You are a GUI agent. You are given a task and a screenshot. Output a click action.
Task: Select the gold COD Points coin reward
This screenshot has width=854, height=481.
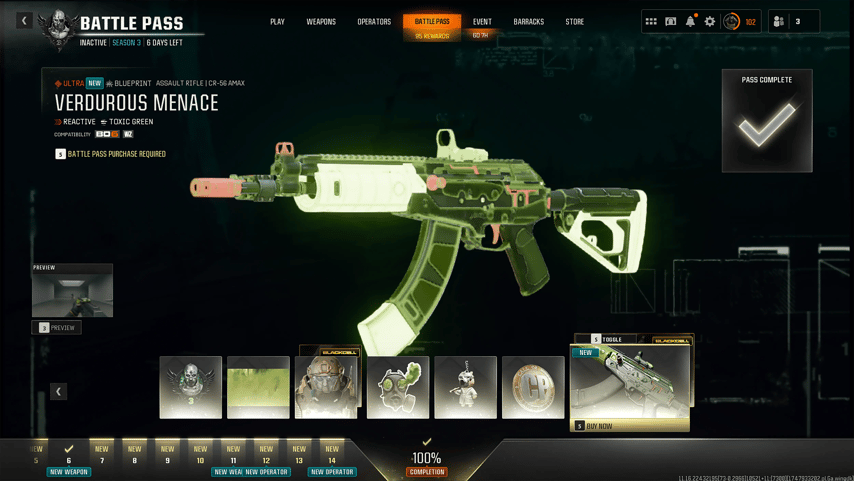point(533,387)
